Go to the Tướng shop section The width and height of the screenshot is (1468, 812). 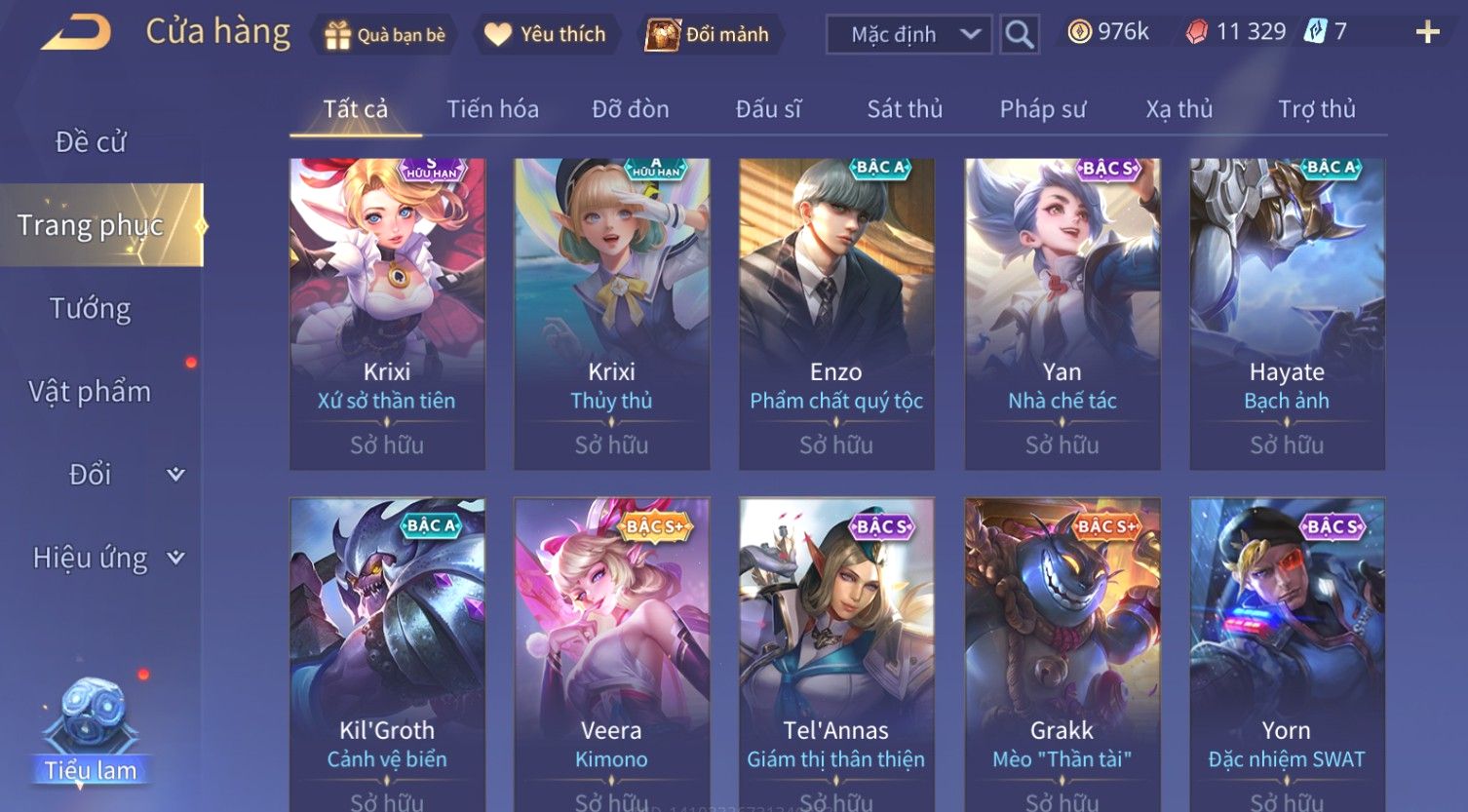coord(91,309)
